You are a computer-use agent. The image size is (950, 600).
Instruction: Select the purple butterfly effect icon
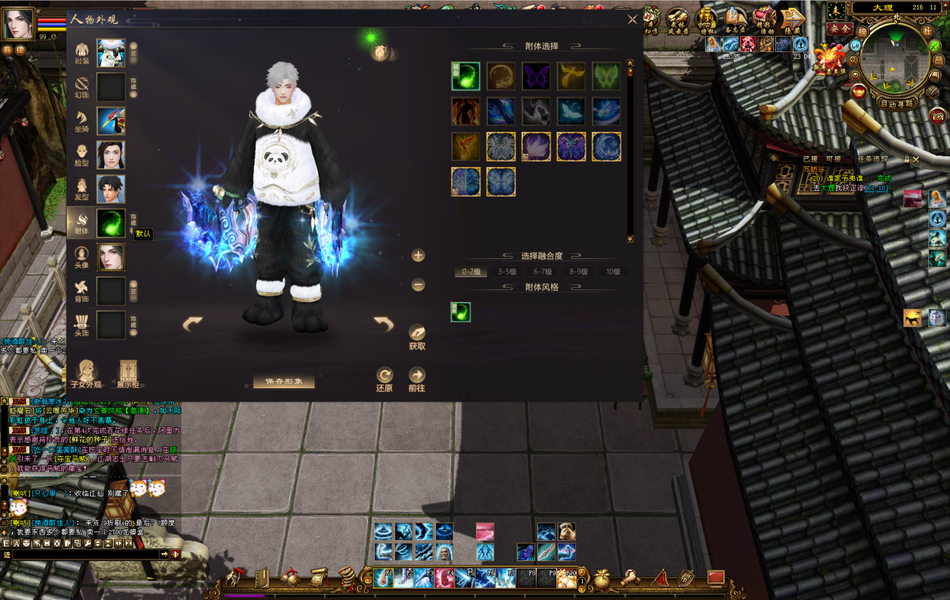point(536,76)
